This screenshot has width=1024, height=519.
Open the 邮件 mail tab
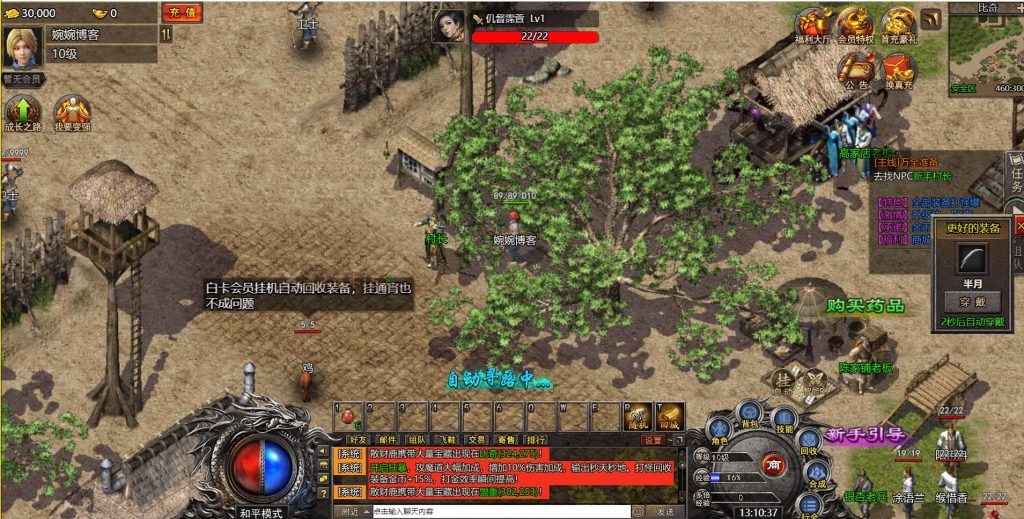pyautogui.click(x=388, y=439)
